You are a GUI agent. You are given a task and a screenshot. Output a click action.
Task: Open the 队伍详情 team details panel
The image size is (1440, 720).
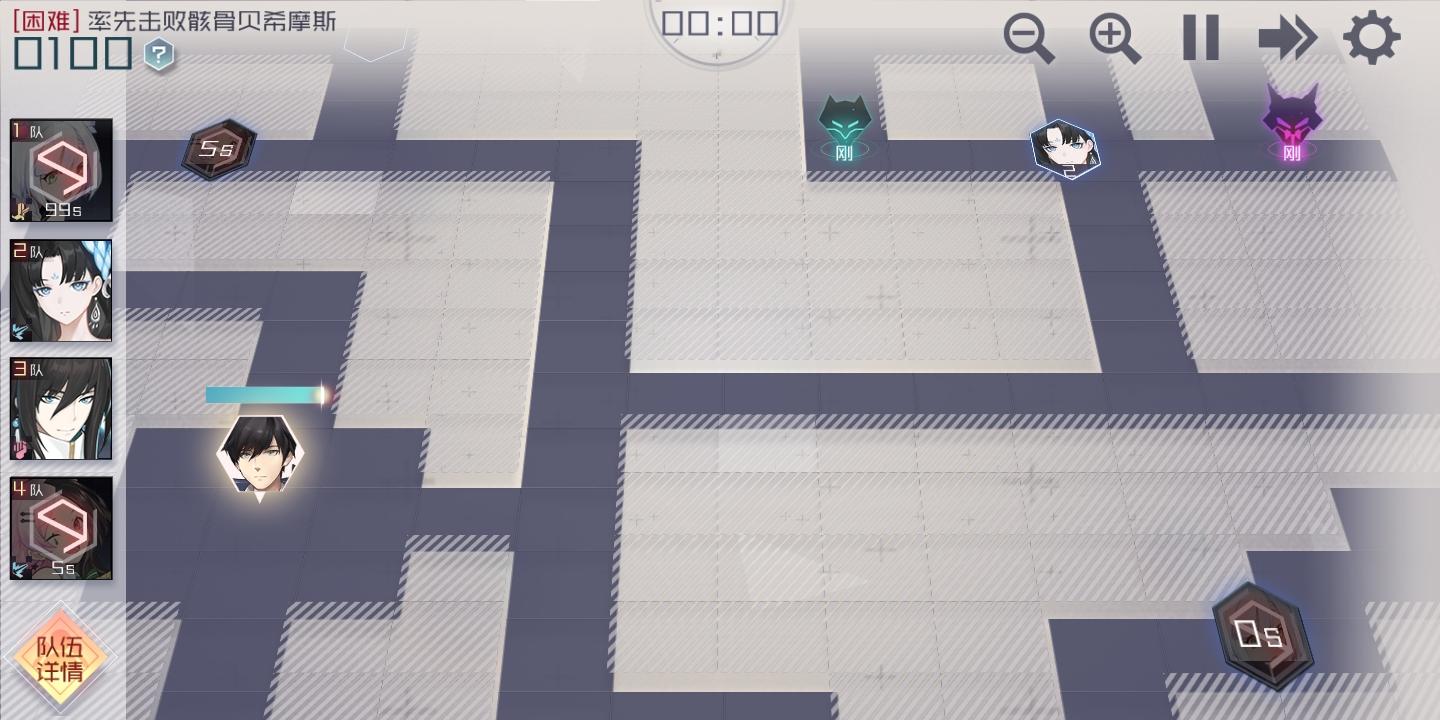60,658
